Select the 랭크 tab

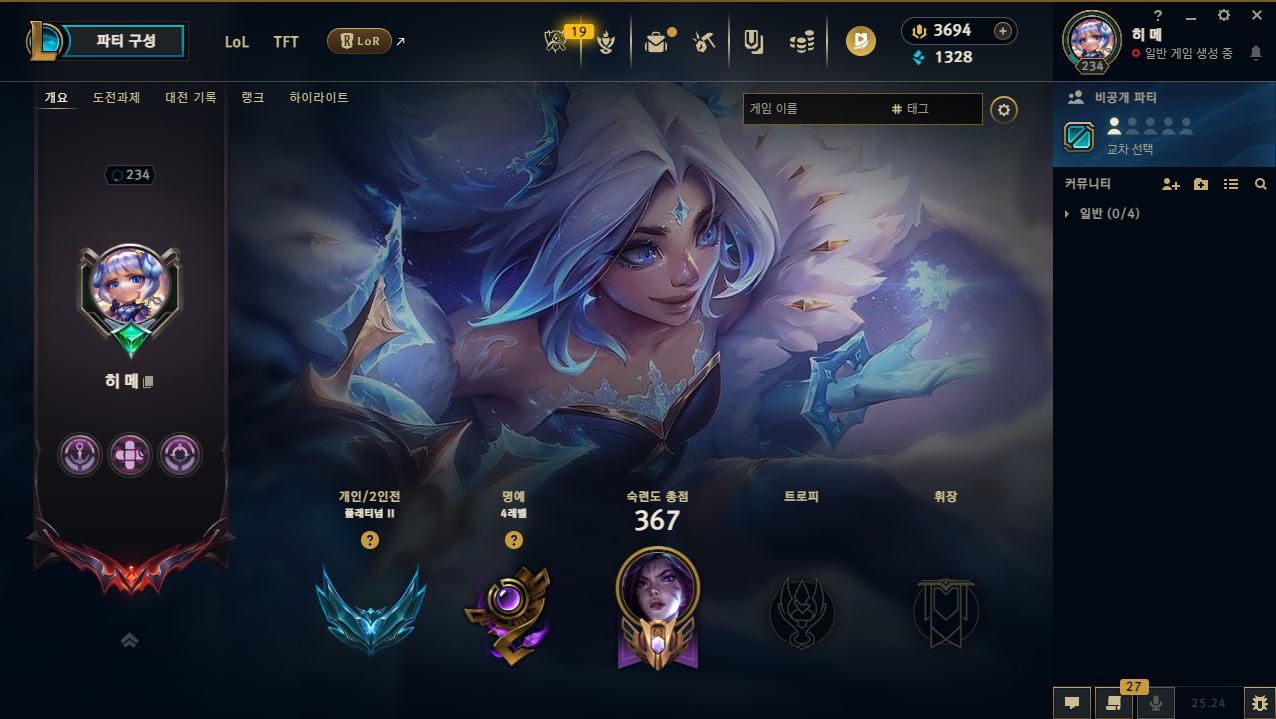pyautogui.click(x=253, y=98)
